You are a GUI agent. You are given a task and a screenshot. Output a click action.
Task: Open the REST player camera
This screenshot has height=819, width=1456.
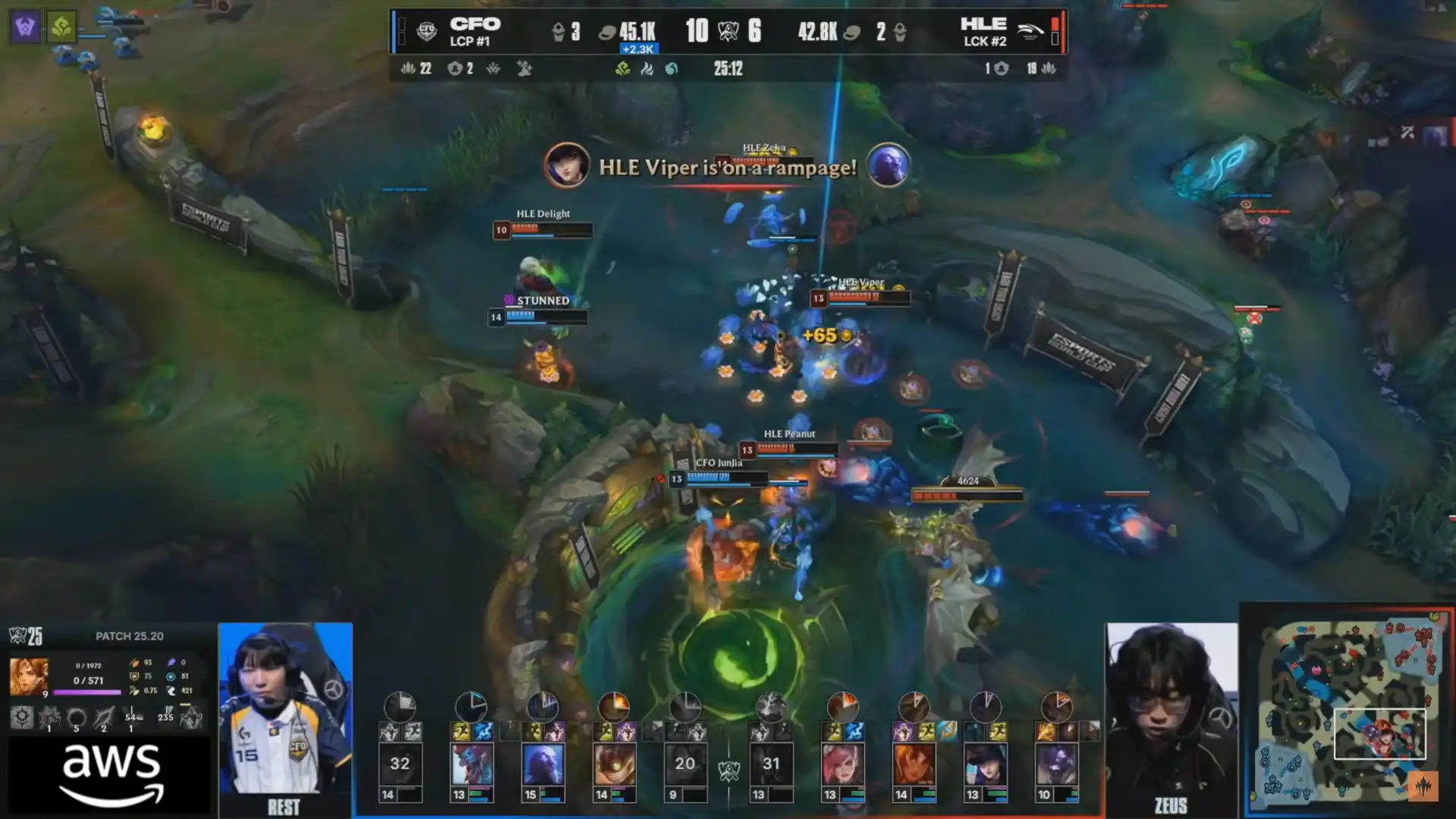point(285,710)
